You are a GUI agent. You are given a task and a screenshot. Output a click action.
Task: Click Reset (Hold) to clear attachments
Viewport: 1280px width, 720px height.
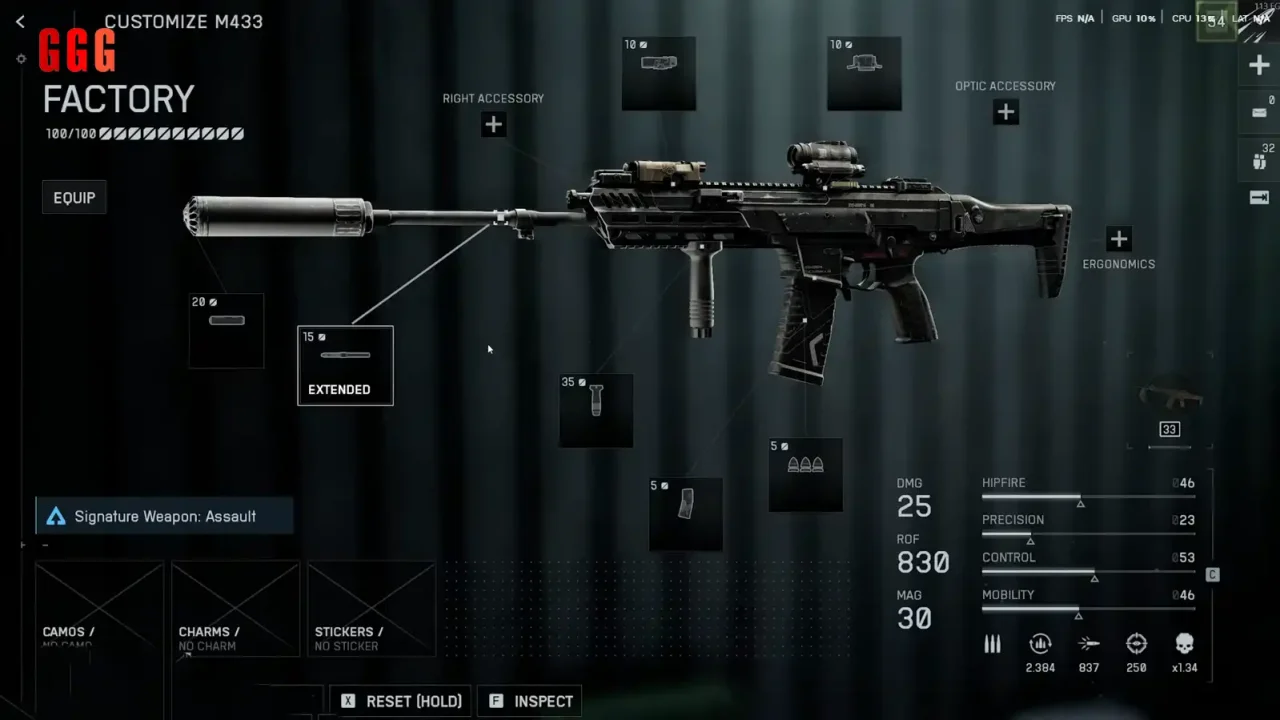click(x=402, y=701)
